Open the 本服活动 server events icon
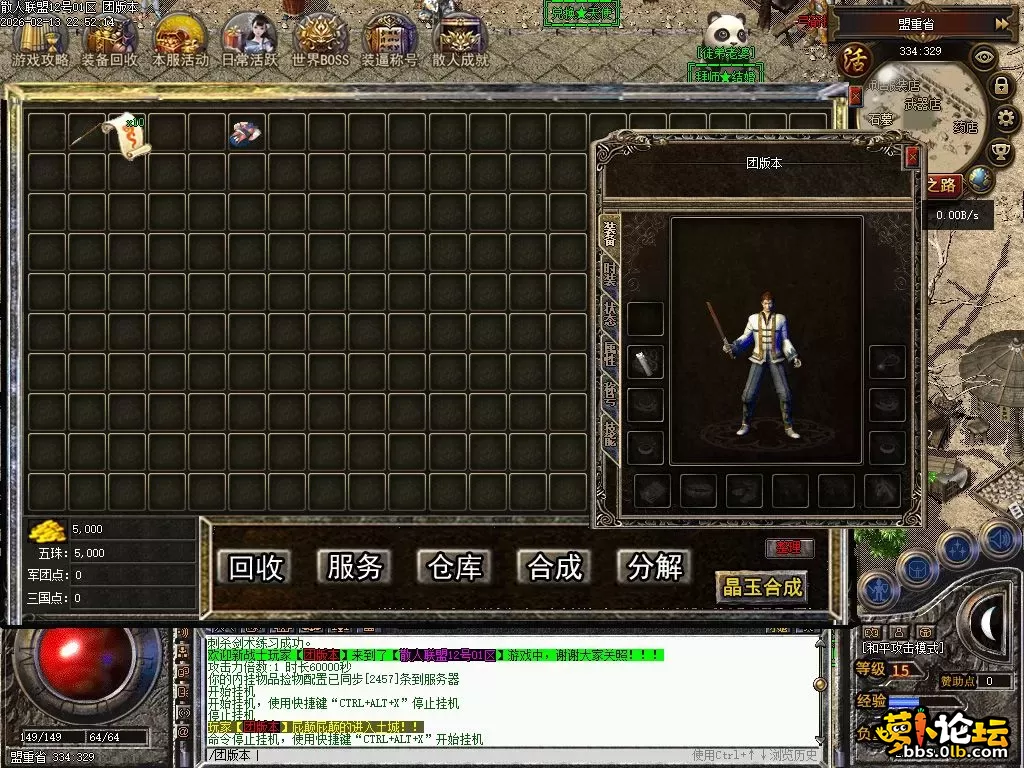This screenshot has height=768, width=1024. 180,42
